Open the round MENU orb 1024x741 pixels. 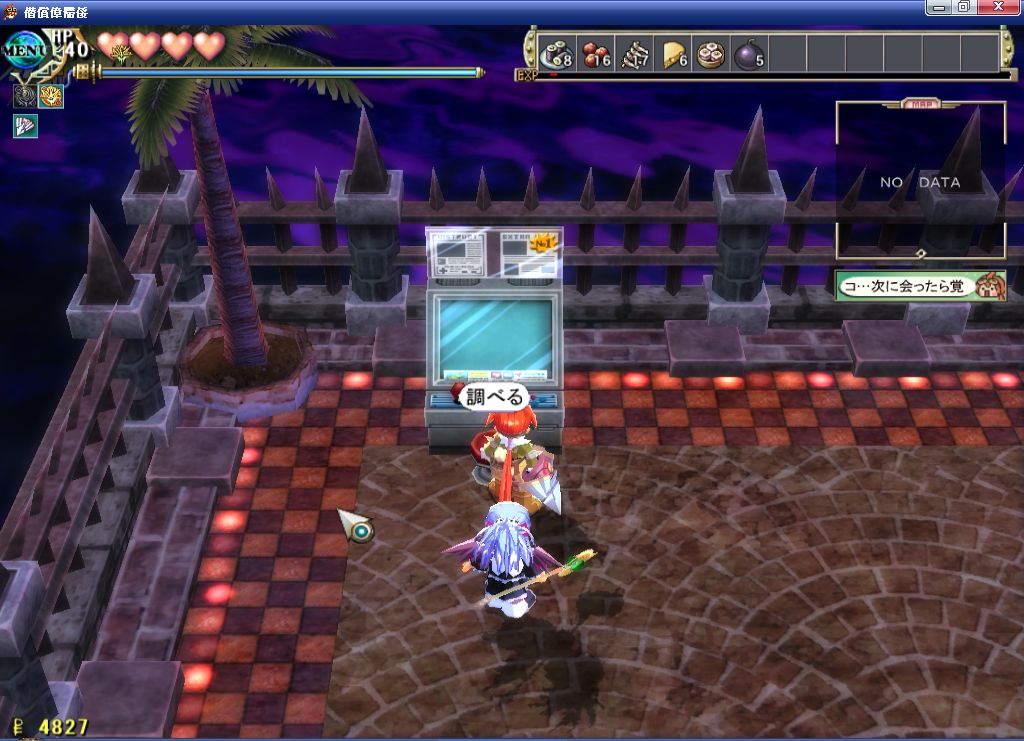22,49
